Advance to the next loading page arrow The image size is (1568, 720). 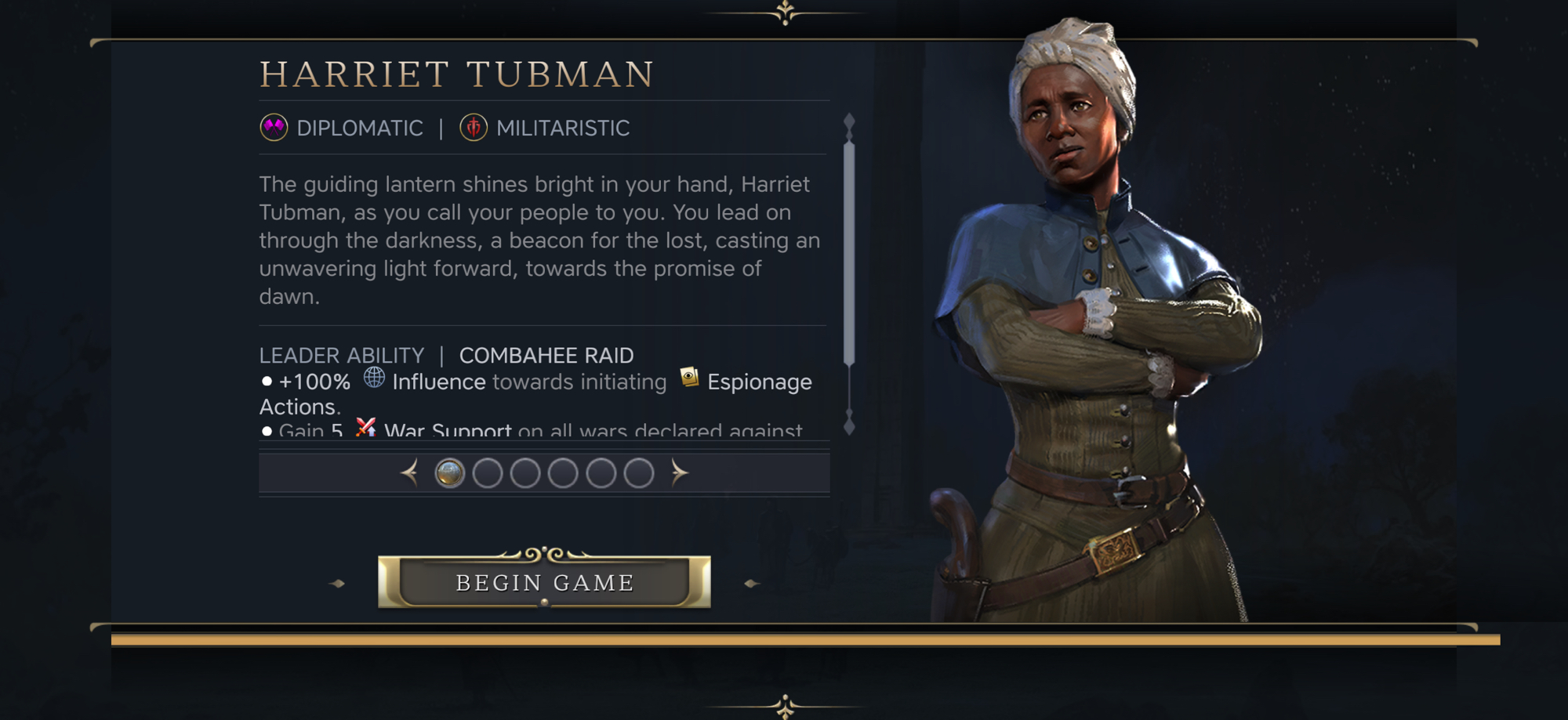coord(679,472)
